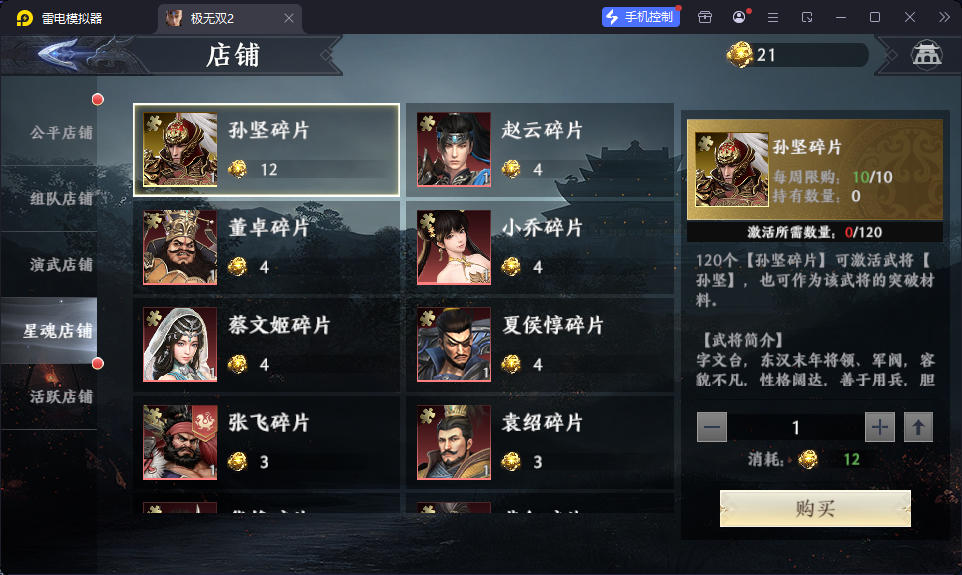Viewport: 962px width, 575px height.
Task: Switch to the 公平店铺 tab
Action: coord(60,132)
